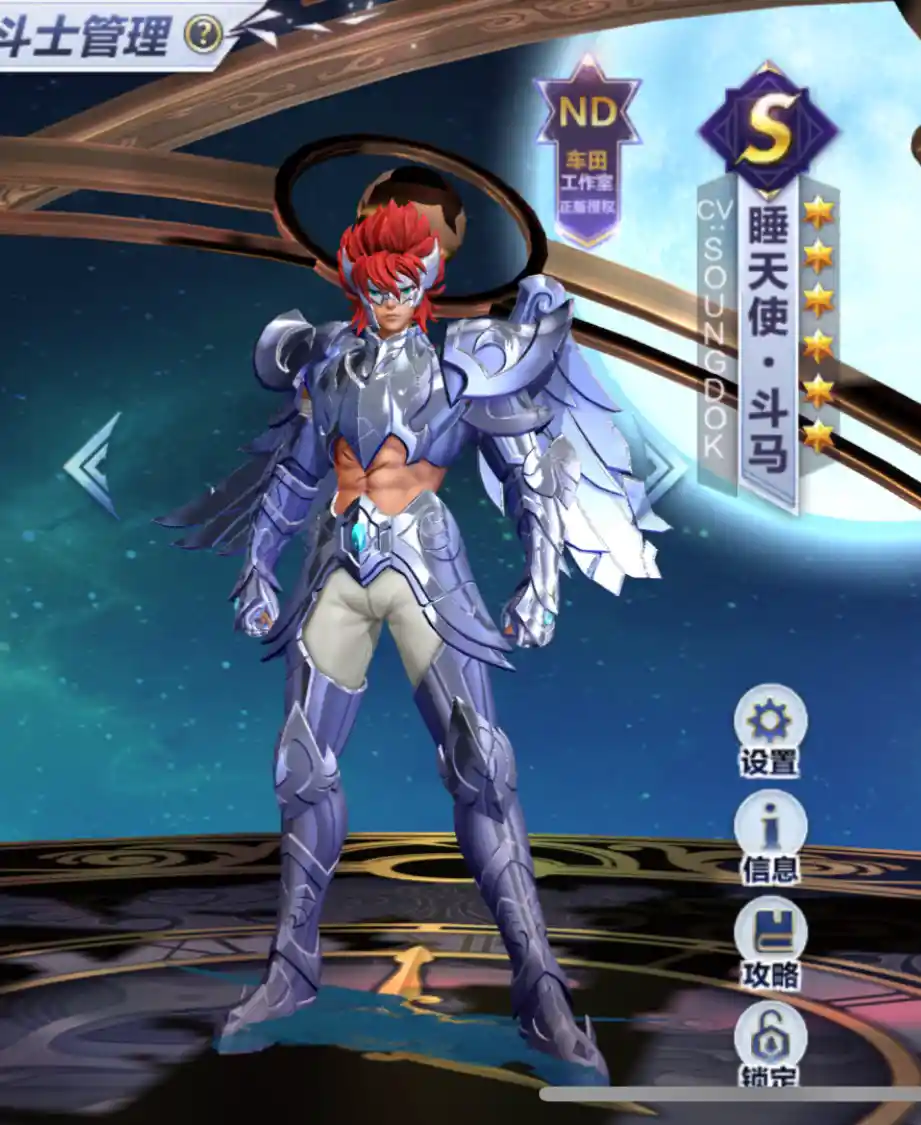The height and width of the screenshot is (1125, 921).
Task: Open the question mark help for 斗士管理
Action: click(x=203, y=36)
